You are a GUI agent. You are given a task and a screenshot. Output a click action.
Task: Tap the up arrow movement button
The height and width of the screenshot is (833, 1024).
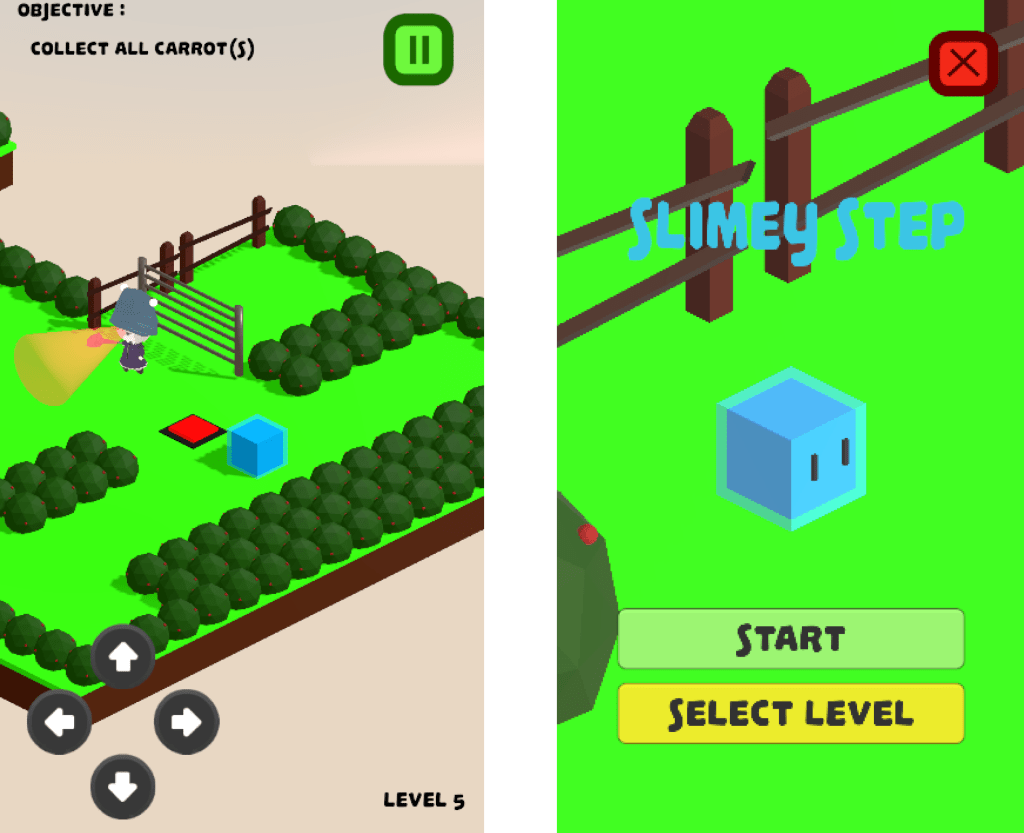123,657
